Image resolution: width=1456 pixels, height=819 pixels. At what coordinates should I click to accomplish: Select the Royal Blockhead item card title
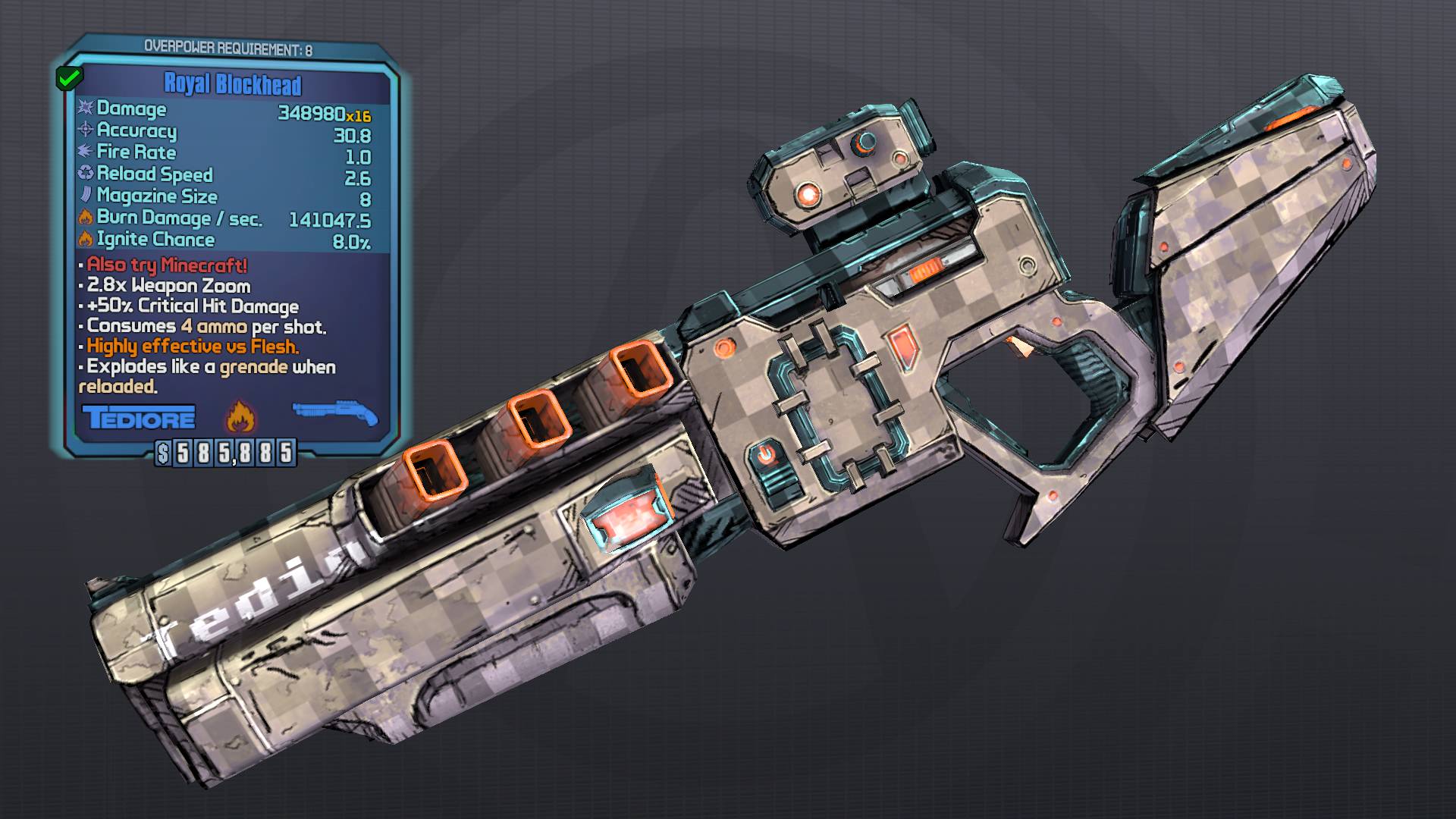tap(233, 84)
